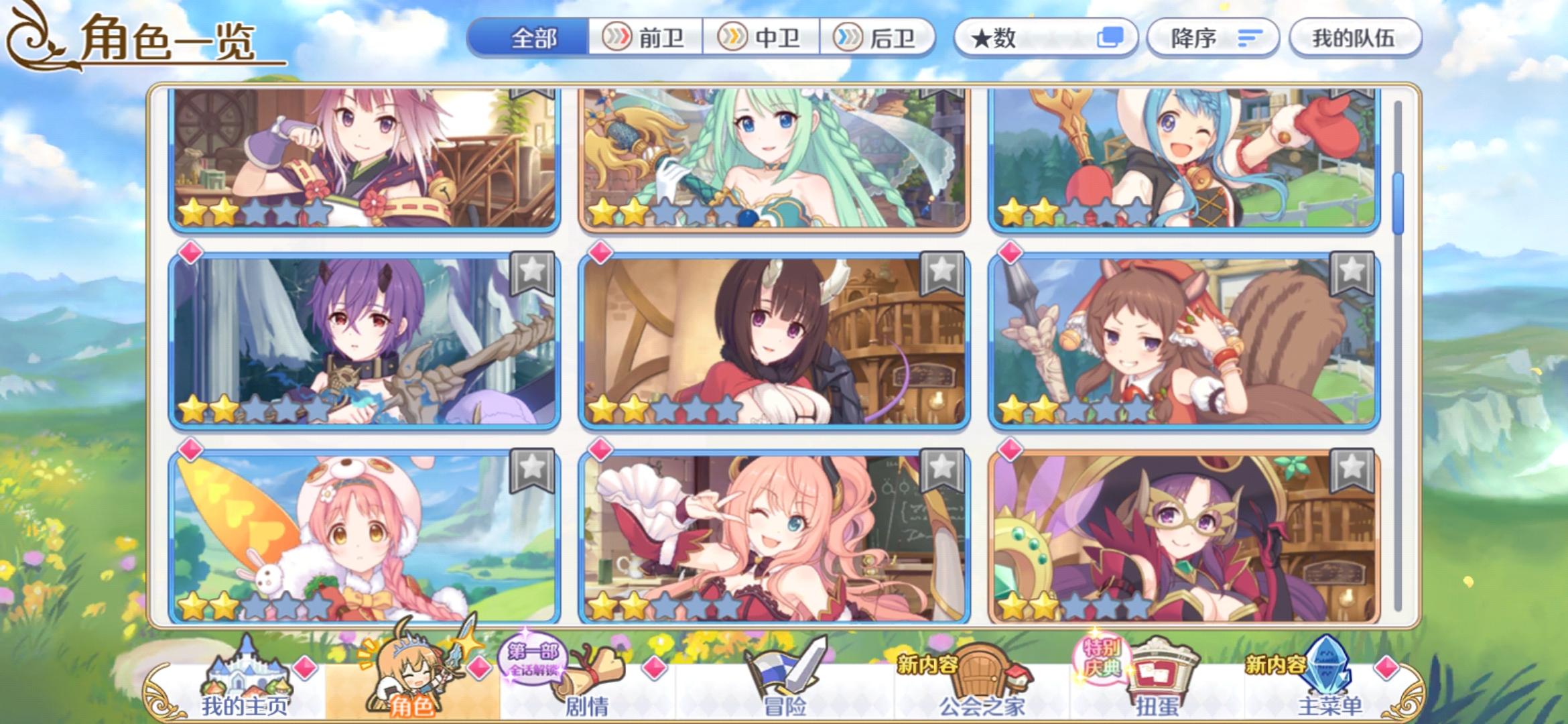Open the 降序 sort order selector
Viewport: 1568px width, 724px height.
pyautogui.click(x=1213, y=38)
